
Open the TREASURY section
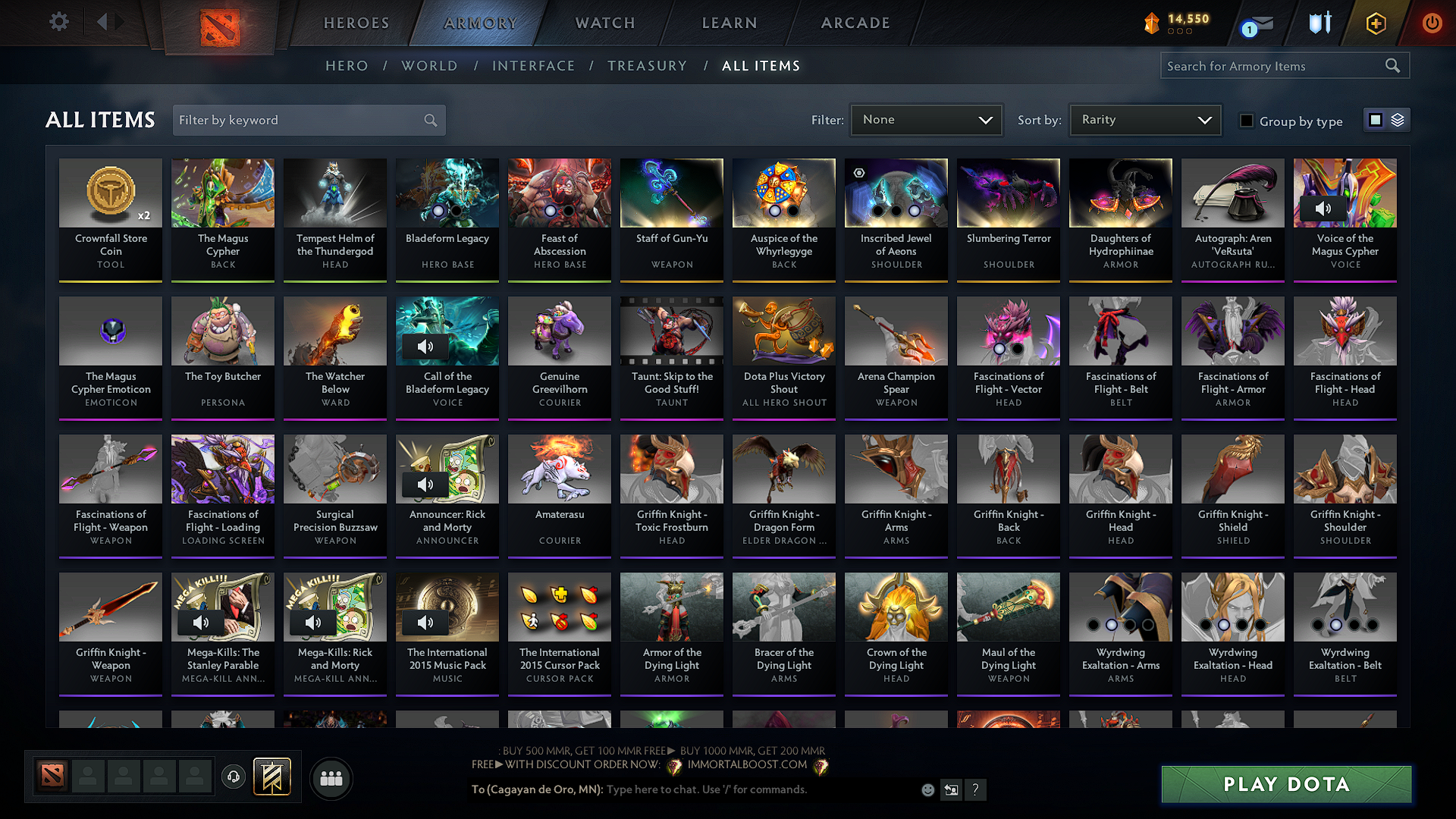point(647,66)
